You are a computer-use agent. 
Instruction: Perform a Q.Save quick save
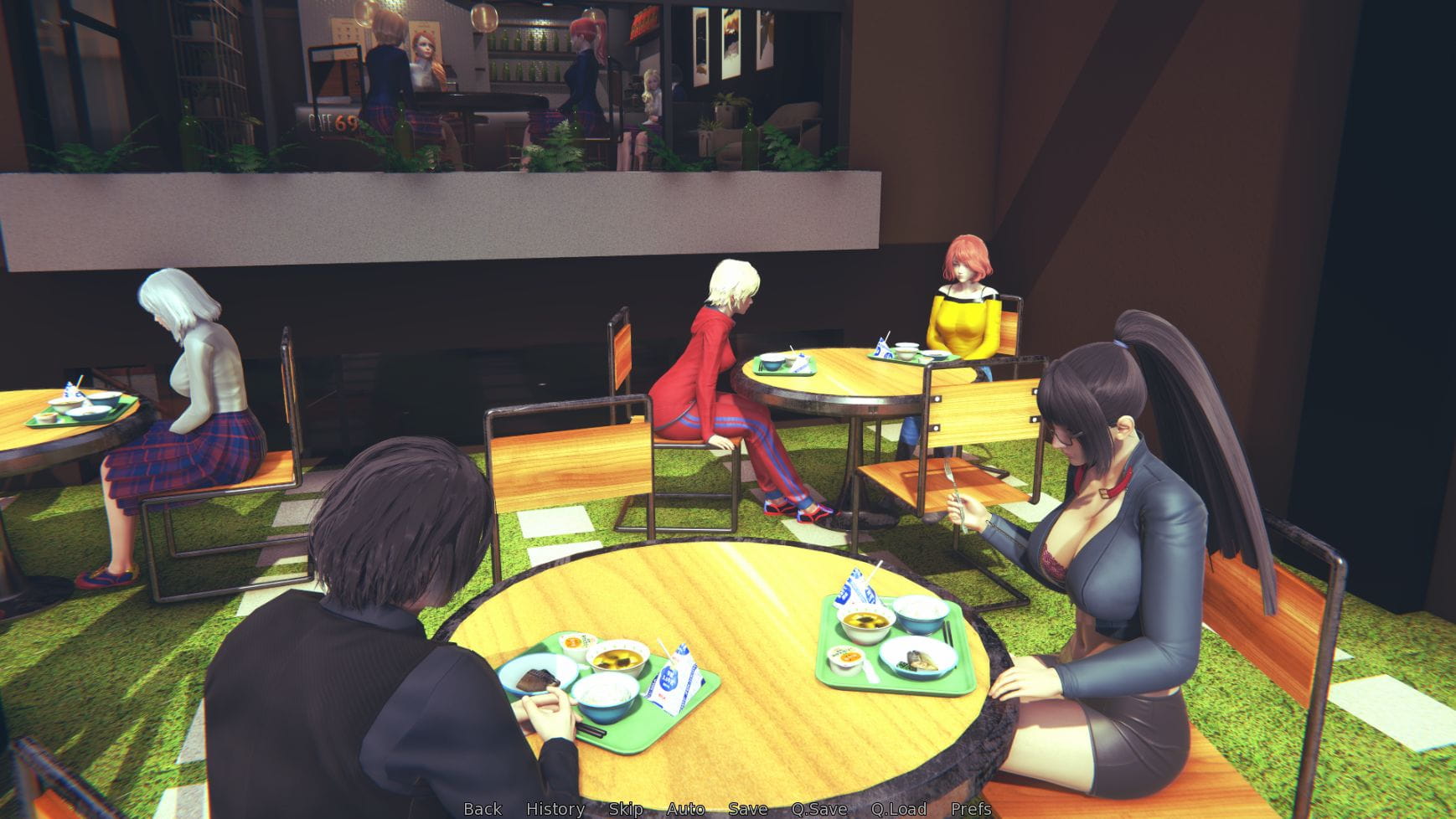click(818, 809)
